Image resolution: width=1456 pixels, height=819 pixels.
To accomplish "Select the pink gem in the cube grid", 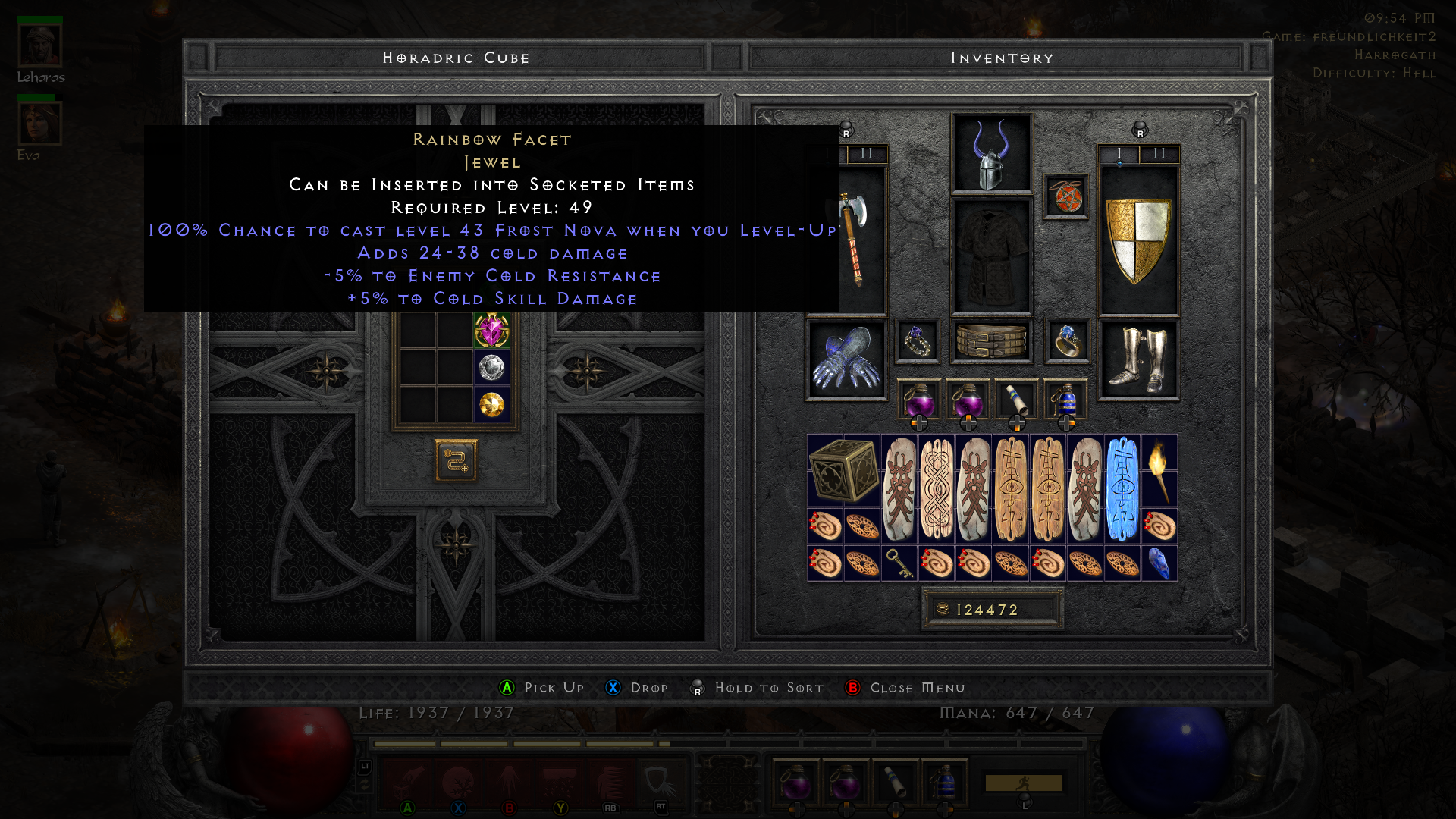I will coord(492,331).
